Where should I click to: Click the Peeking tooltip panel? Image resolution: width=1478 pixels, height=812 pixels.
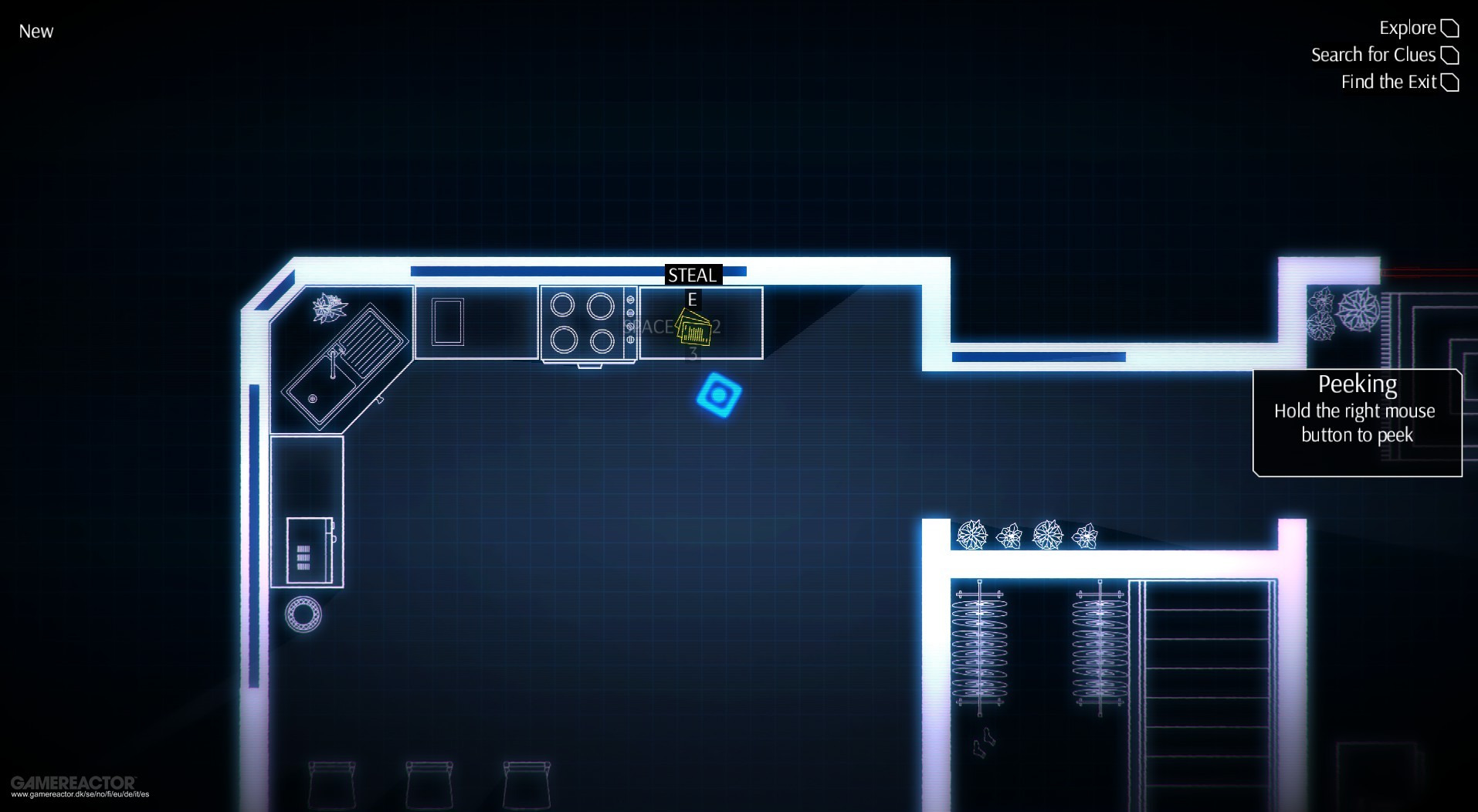click(x=1357, y=421)
